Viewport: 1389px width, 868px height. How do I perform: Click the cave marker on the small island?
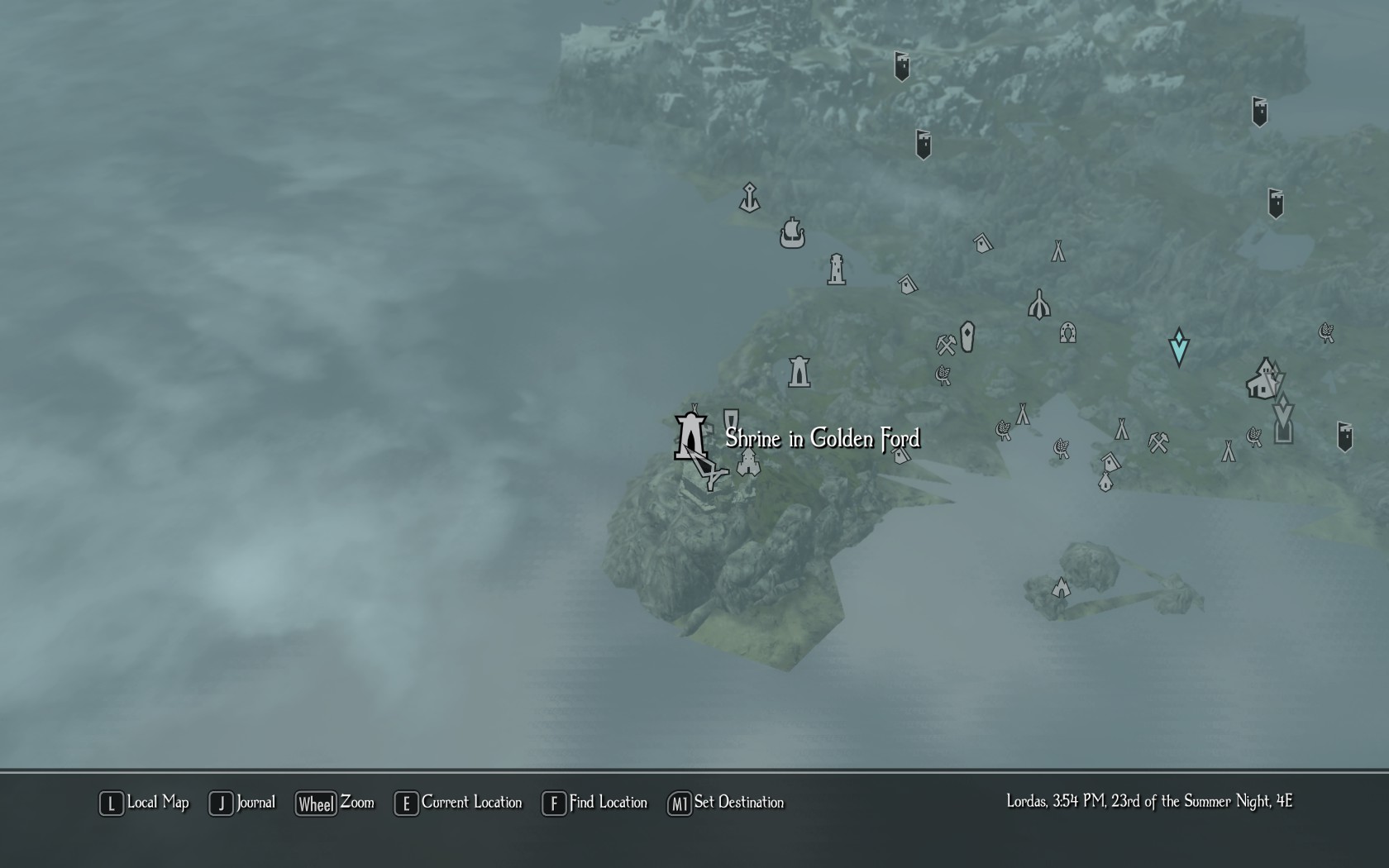point(1061,588)
